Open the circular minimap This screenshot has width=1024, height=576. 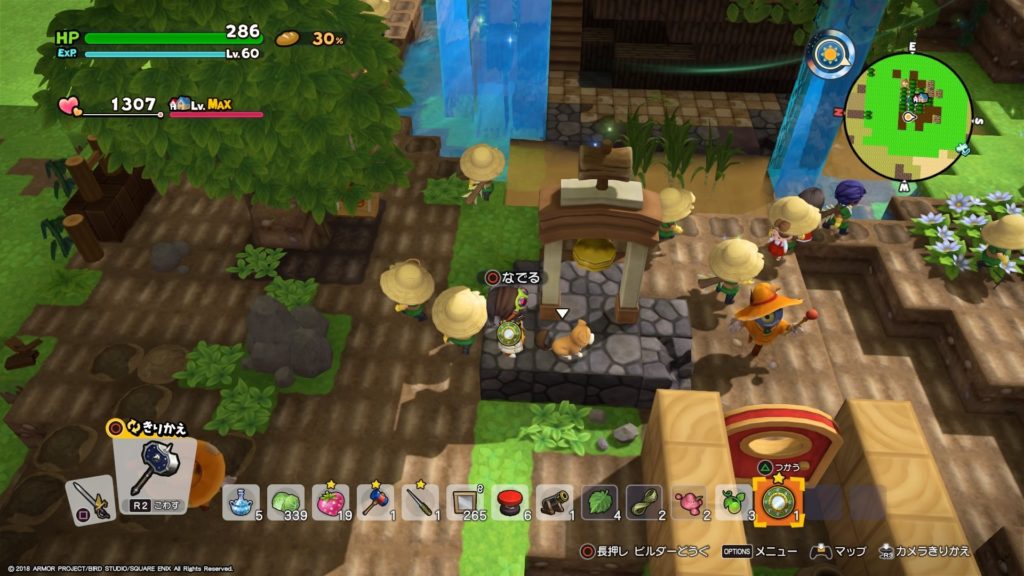(x=909, y=116)
